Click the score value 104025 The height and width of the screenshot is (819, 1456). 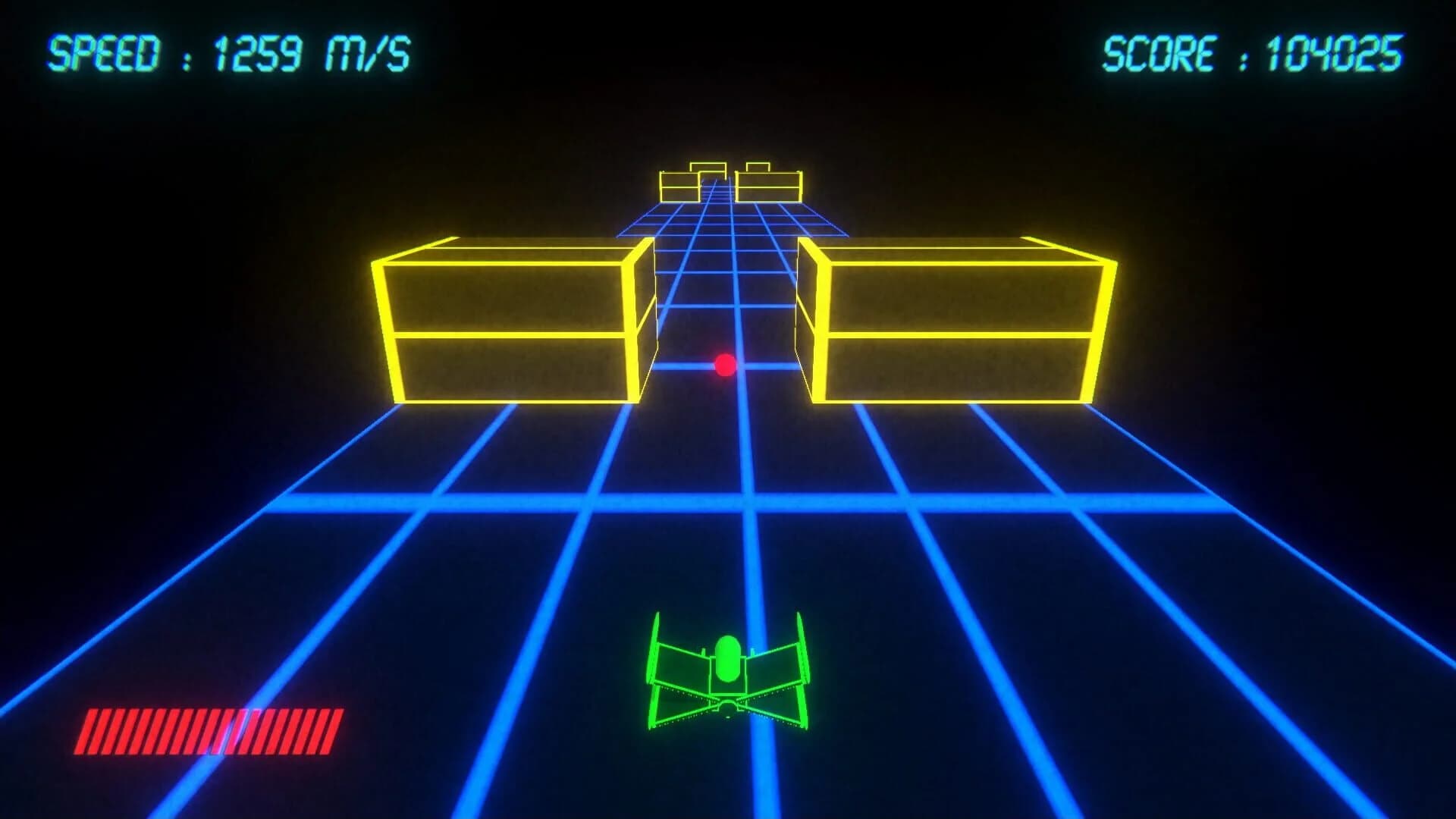coord(1335,52)
